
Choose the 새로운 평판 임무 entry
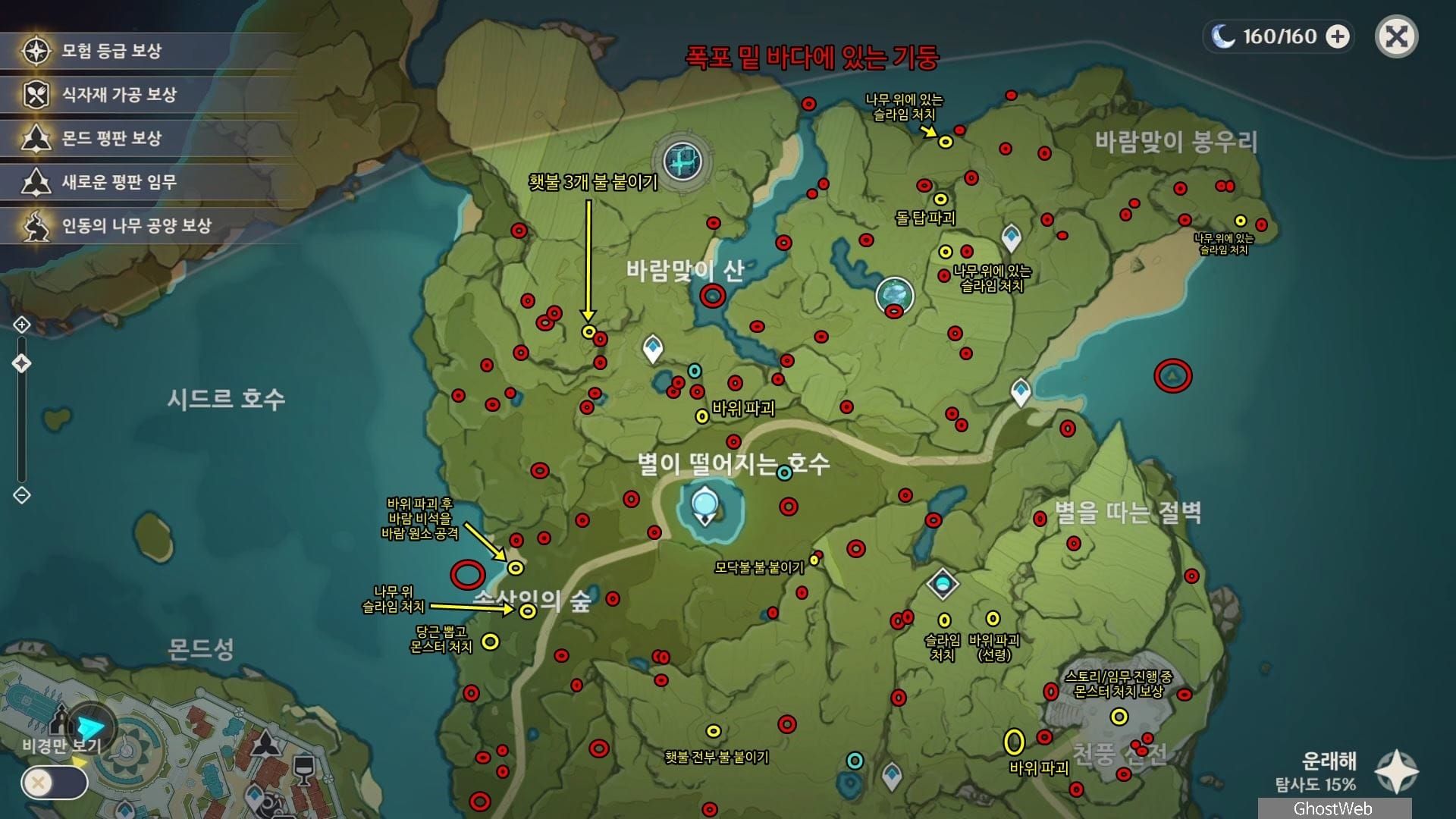119,182
